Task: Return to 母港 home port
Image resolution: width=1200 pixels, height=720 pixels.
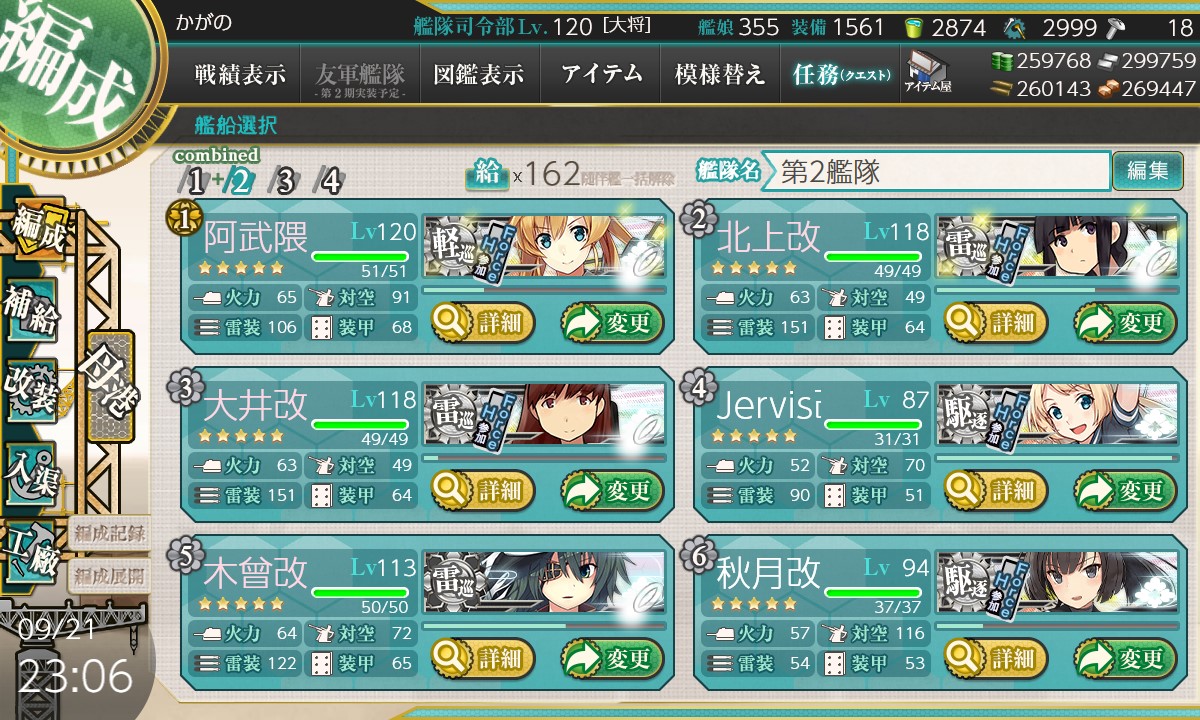Action: (x=108, y=385)
